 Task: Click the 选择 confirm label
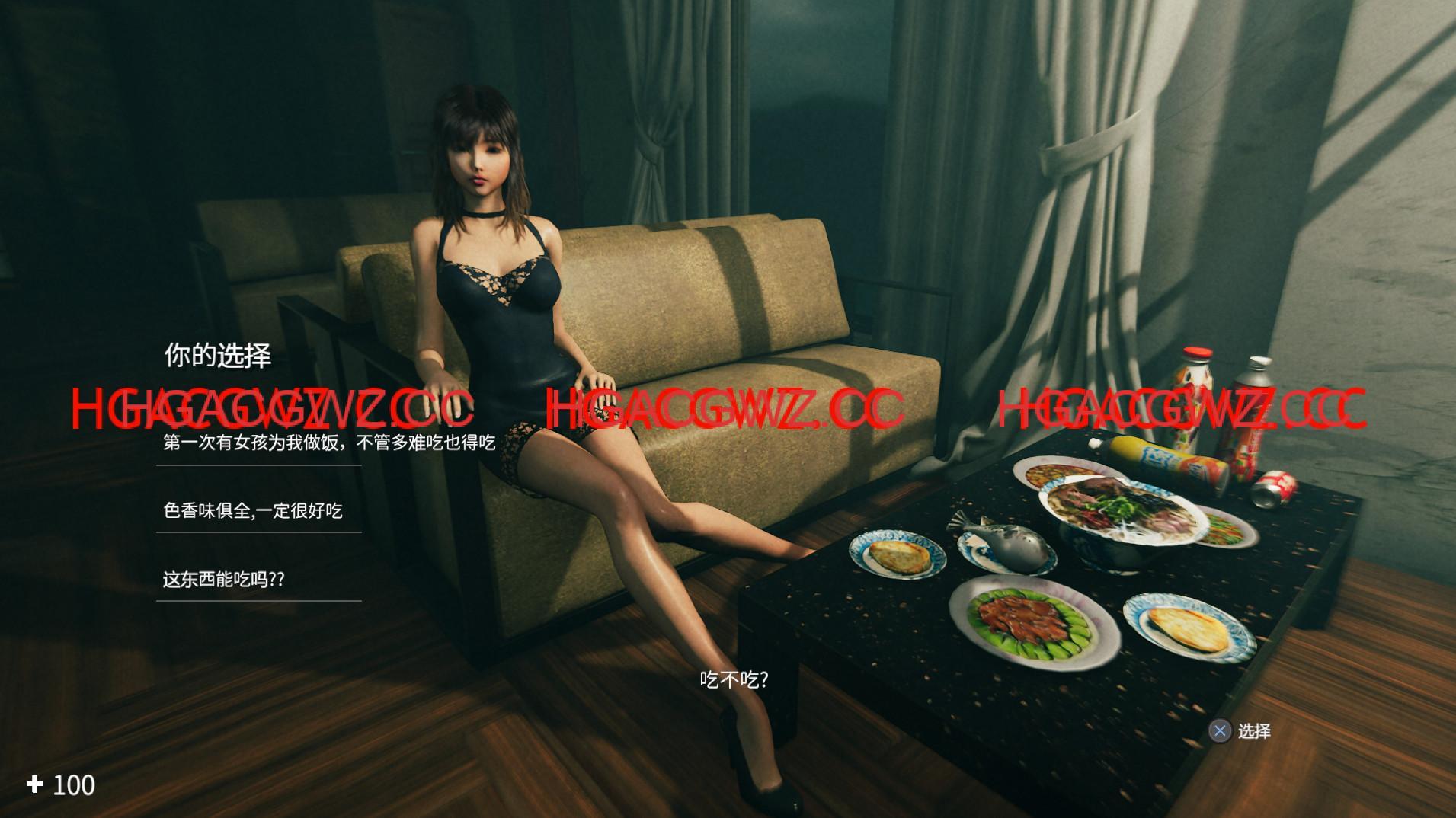pyautogui.click(x=1254, y=730)
